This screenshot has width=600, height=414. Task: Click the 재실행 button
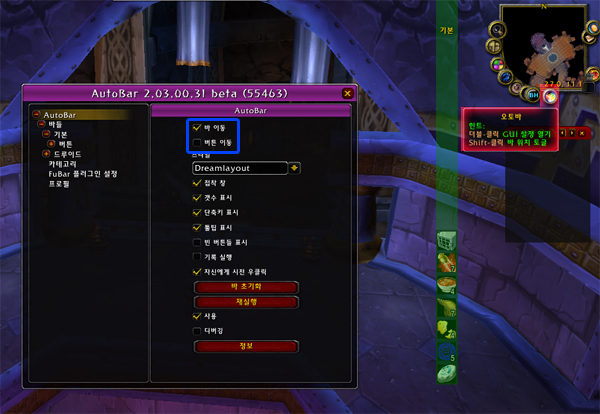point(246,301)
